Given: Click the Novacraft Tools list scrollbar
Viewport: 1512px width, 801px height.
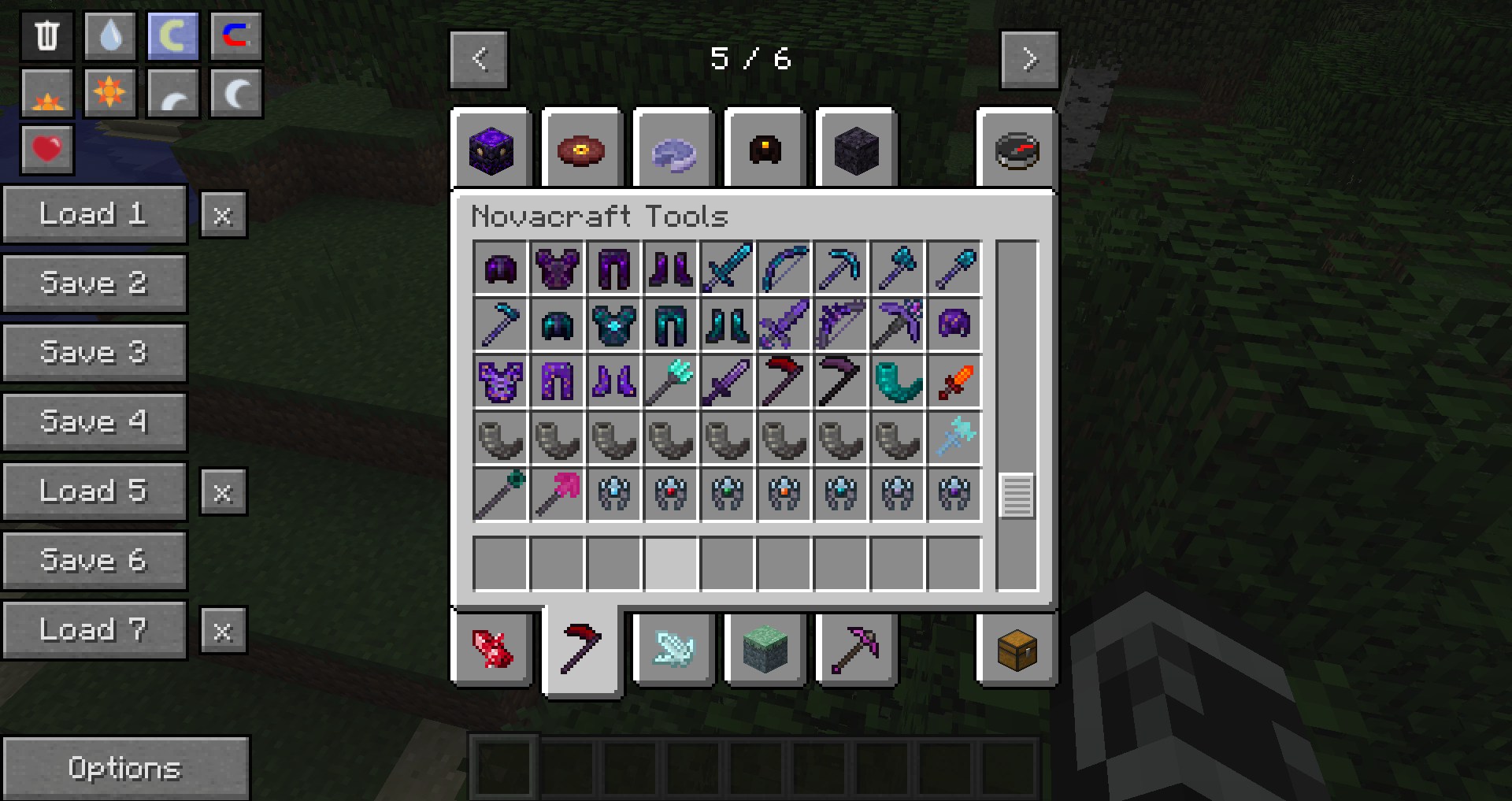Looking at the screenshot, I should [x=1017, y=495].
